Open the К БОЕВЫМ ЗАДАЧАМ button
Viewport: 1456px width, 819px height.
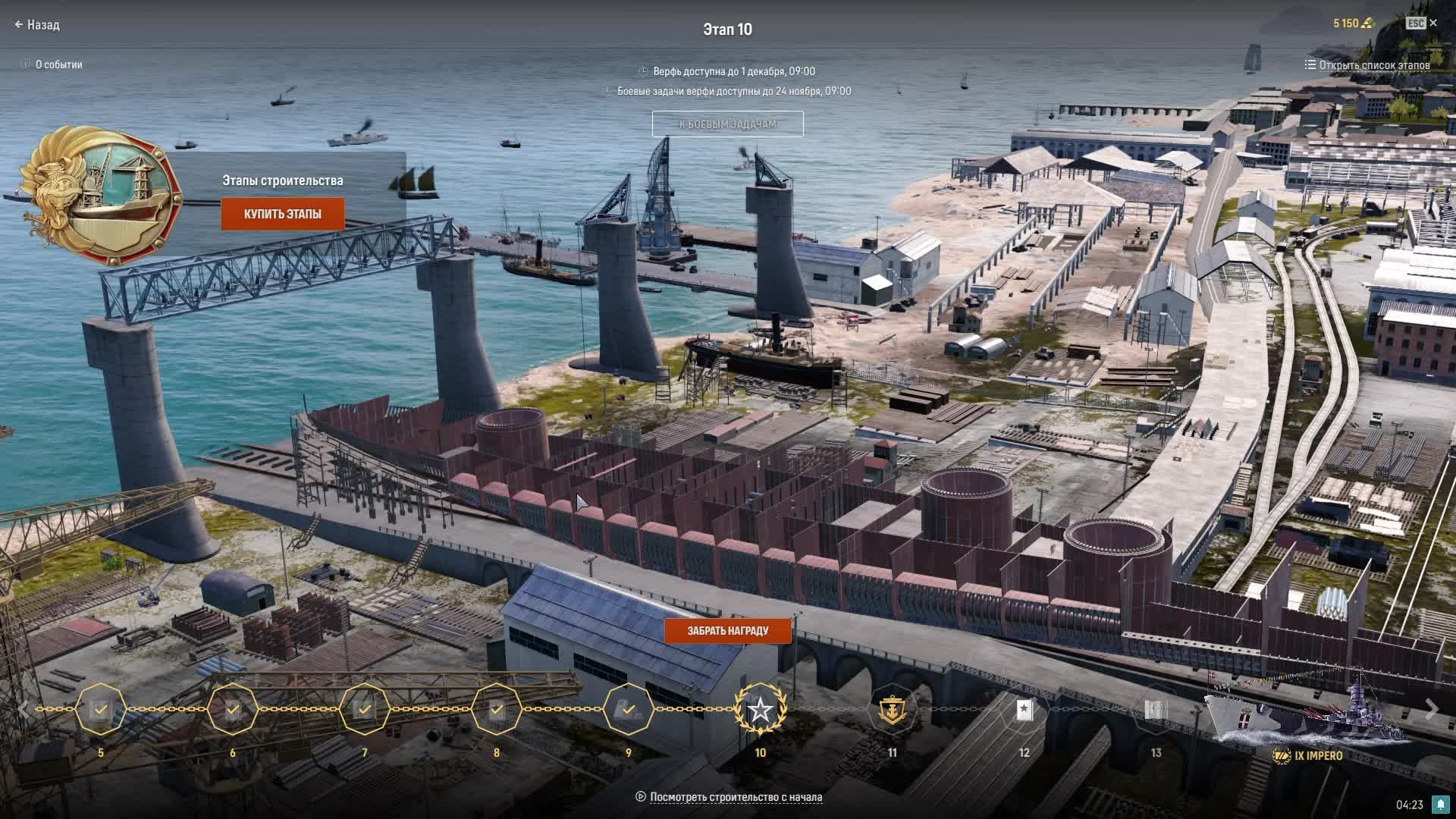[x=727, y=124]
